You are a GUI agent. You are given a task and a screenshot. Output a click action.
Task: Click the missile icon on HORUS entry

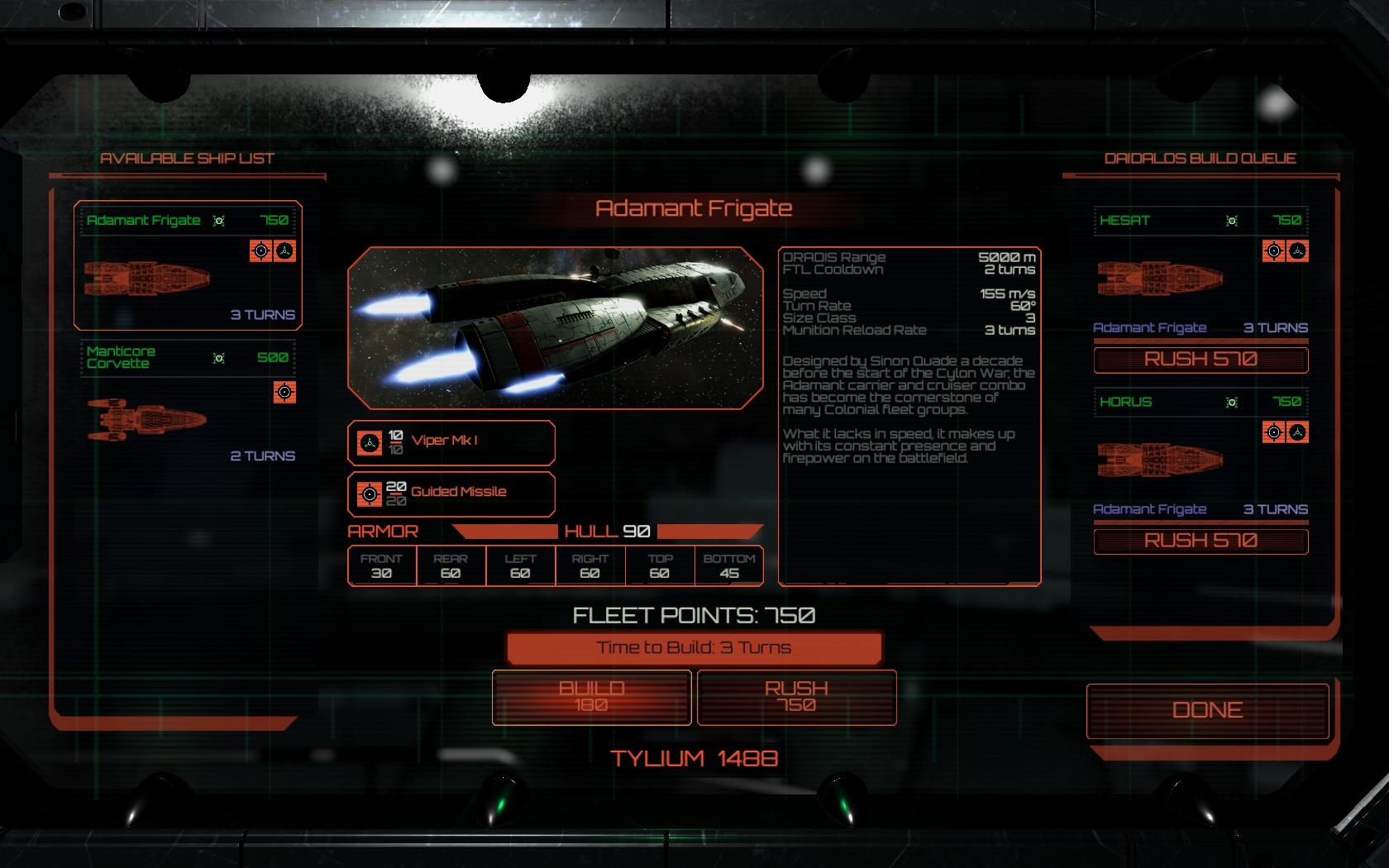(x=1274, y=432)
